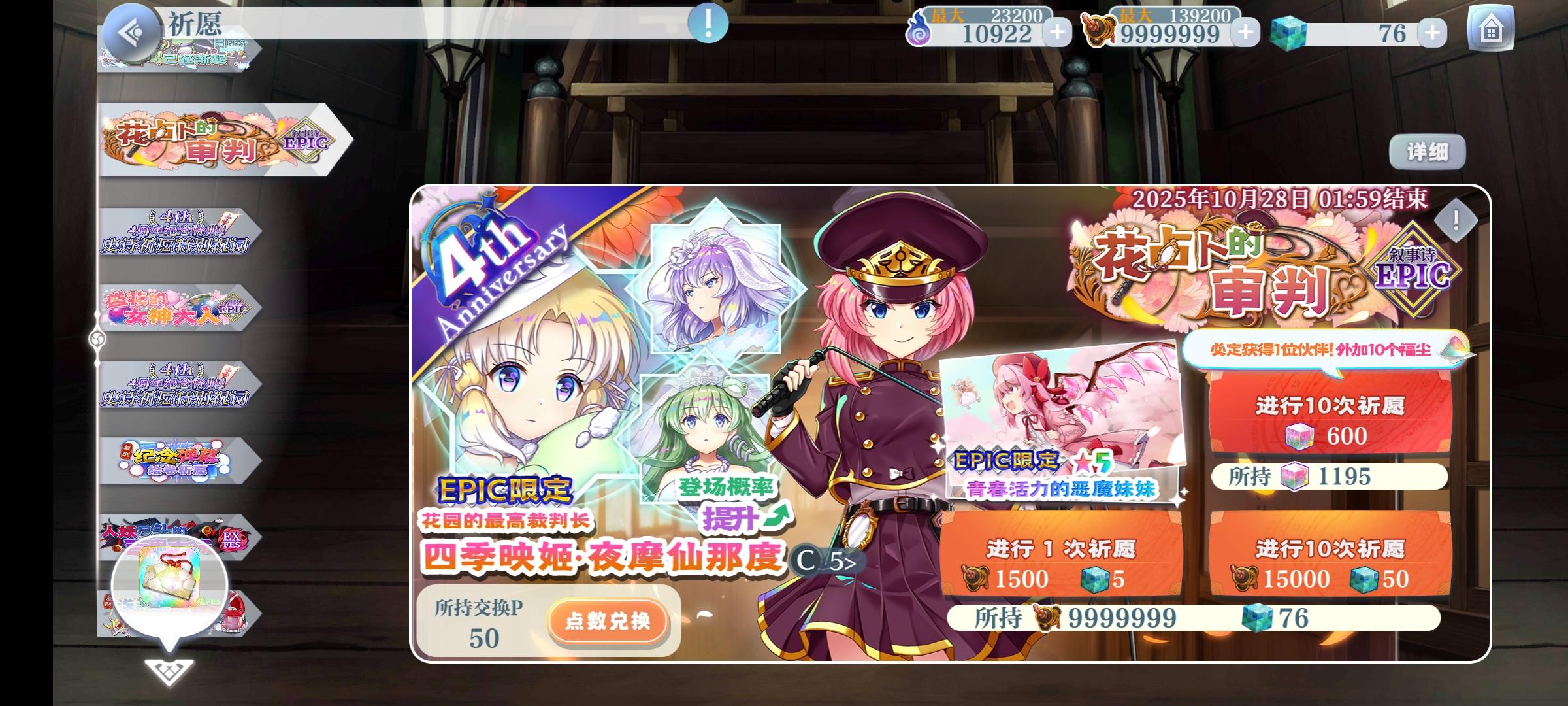Tap the 点数兑换 point exchange button
Viewport: 1568px width, 706px height.
coord(606,624)
